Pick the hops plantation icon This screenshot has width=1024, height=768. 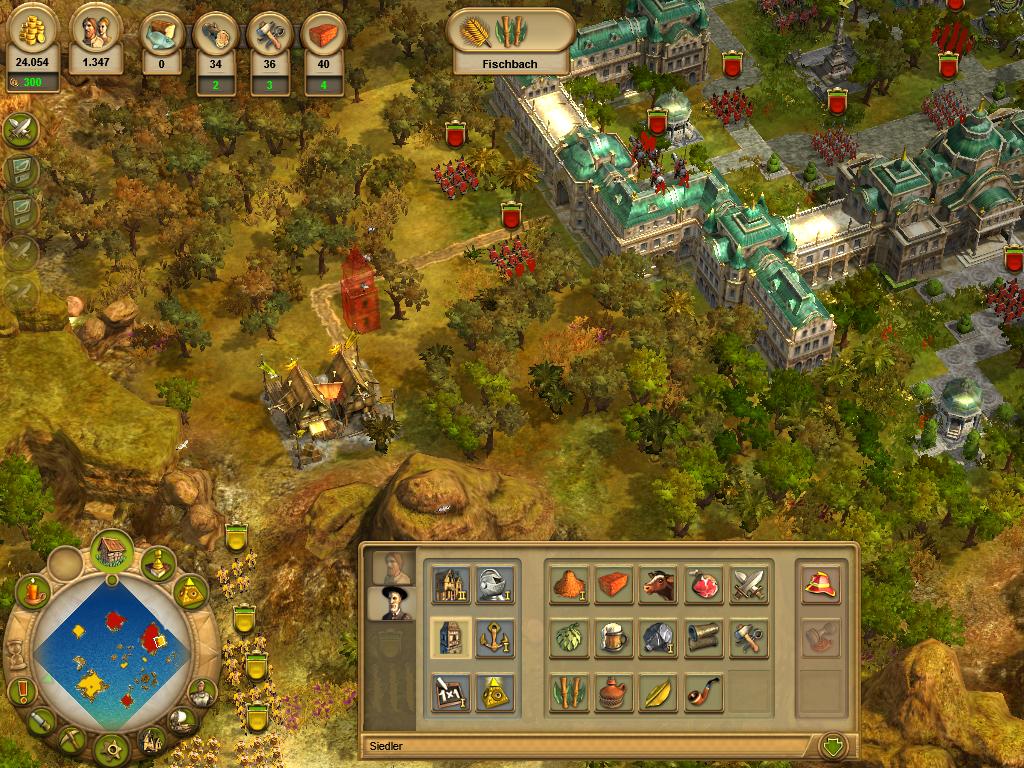tap(569, 638)
